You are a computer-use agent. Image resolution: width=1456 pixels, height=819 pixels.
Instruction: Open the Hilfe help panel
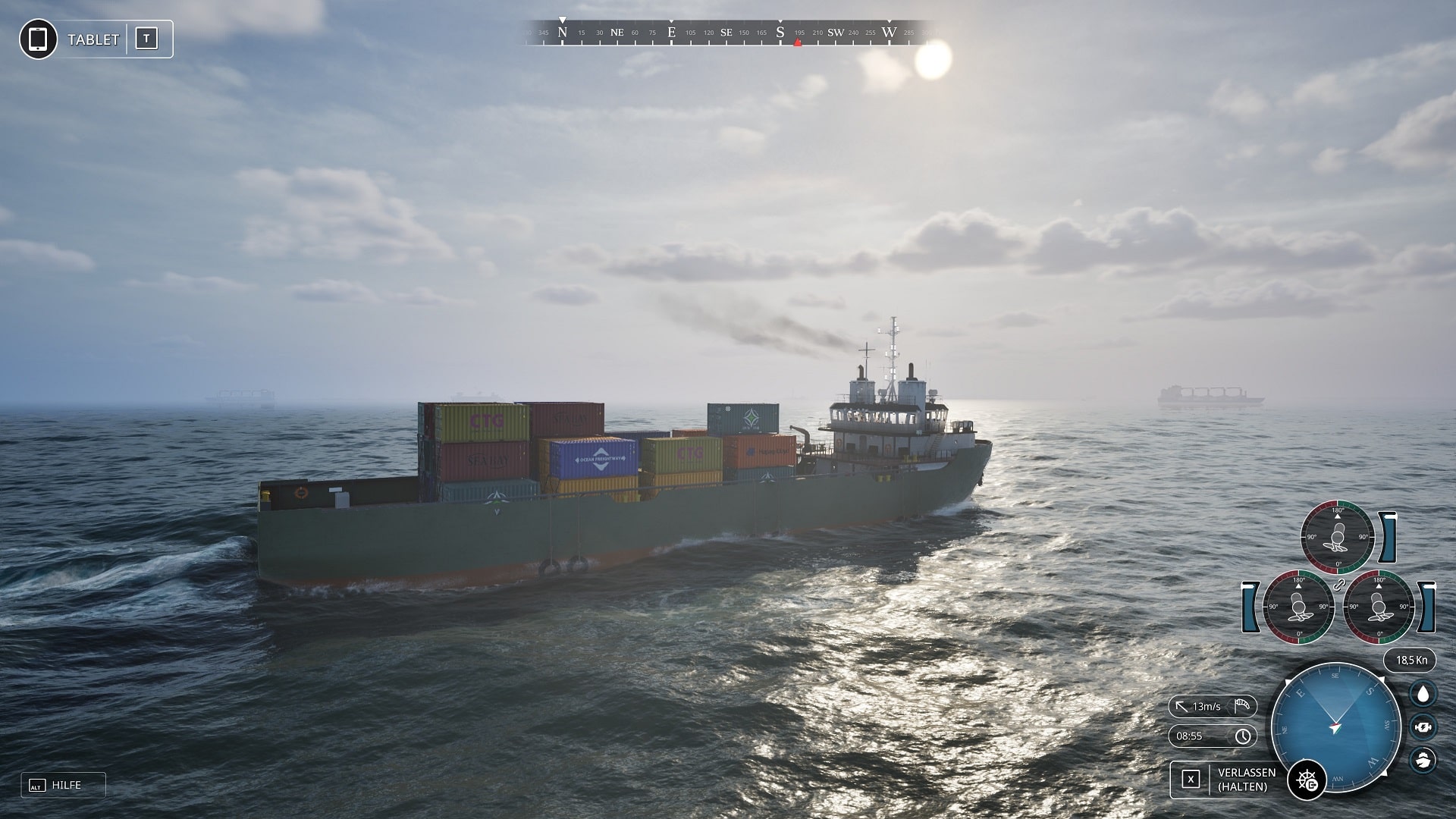click(64, 785)
